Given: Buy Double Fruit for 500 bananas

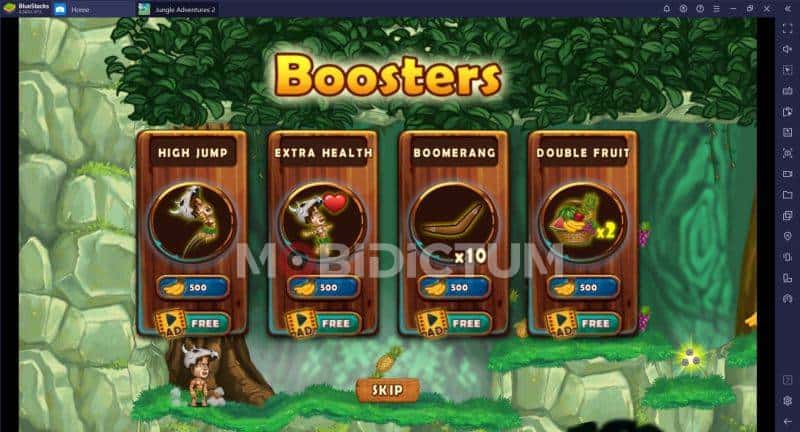Looking at the screenshot, I should 583,287.
